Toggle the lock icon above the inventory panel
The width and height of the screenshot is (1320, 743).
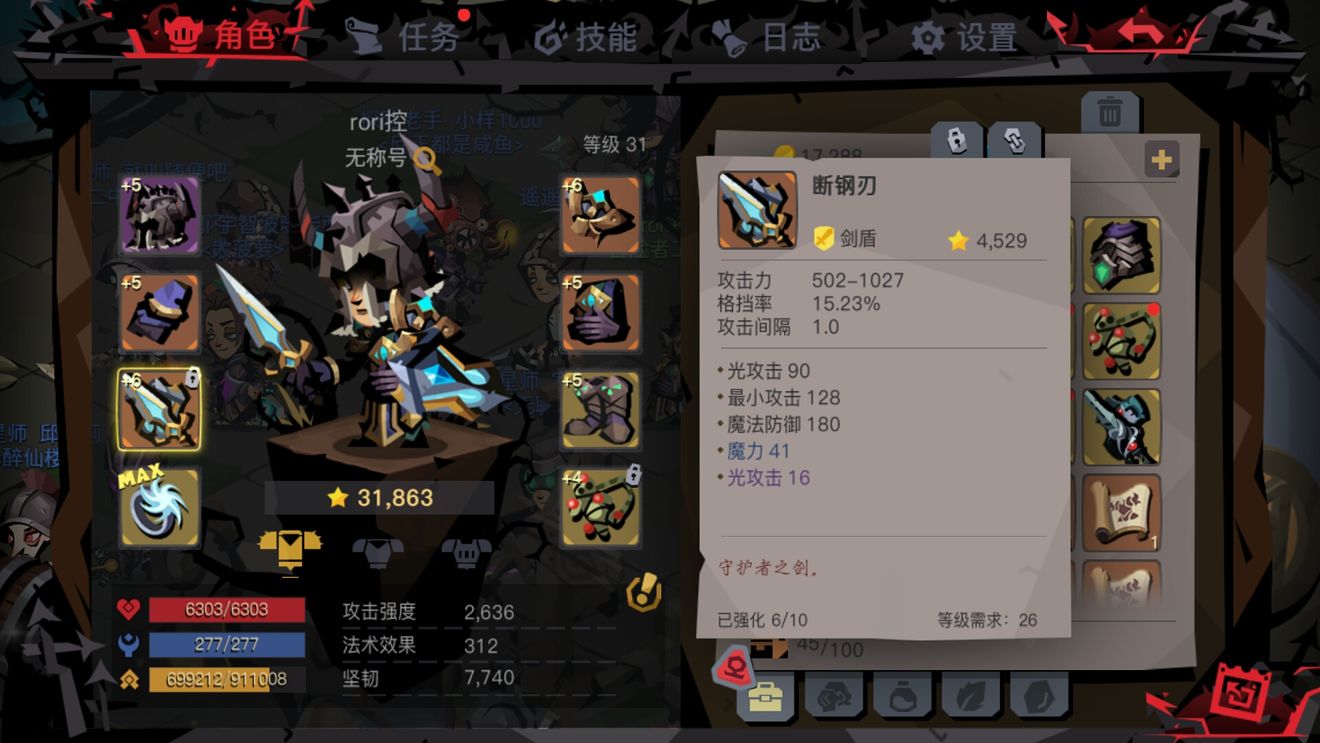click(955, 142)
